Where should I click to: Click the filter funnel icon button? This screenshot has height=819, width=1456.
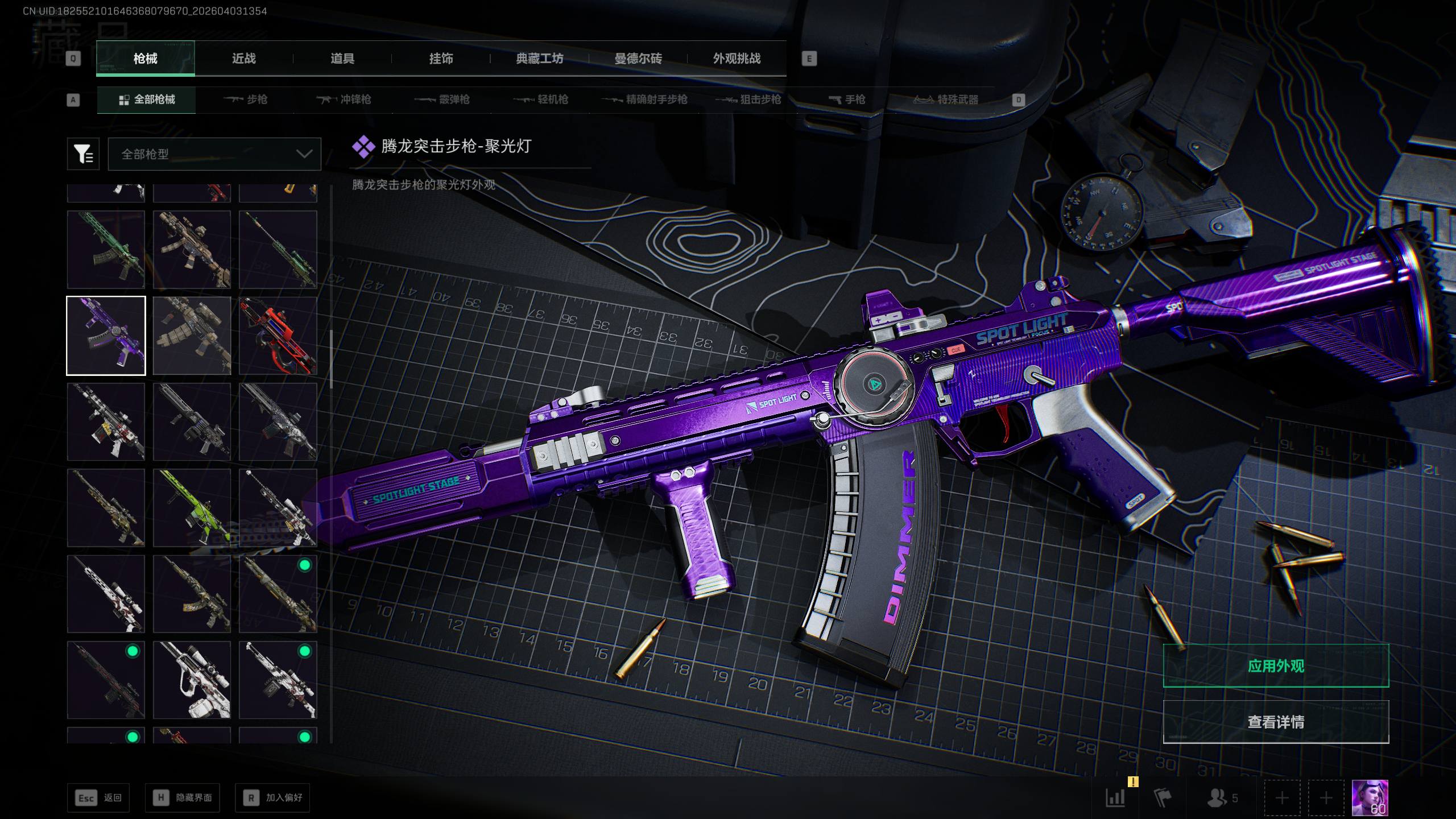(83, 154)
